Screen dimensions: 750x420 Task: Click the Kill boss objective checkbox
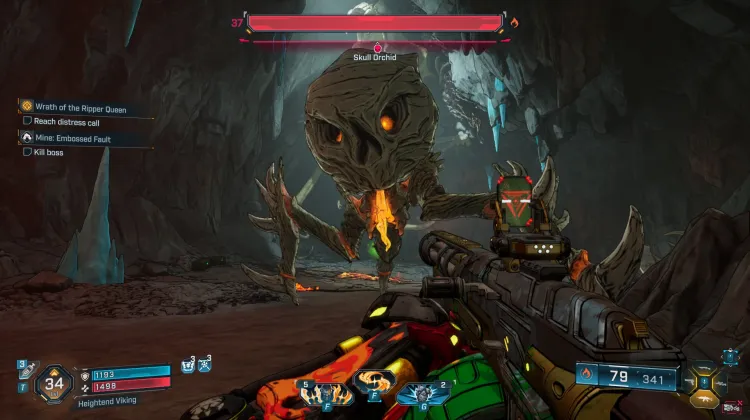point(27,153)
